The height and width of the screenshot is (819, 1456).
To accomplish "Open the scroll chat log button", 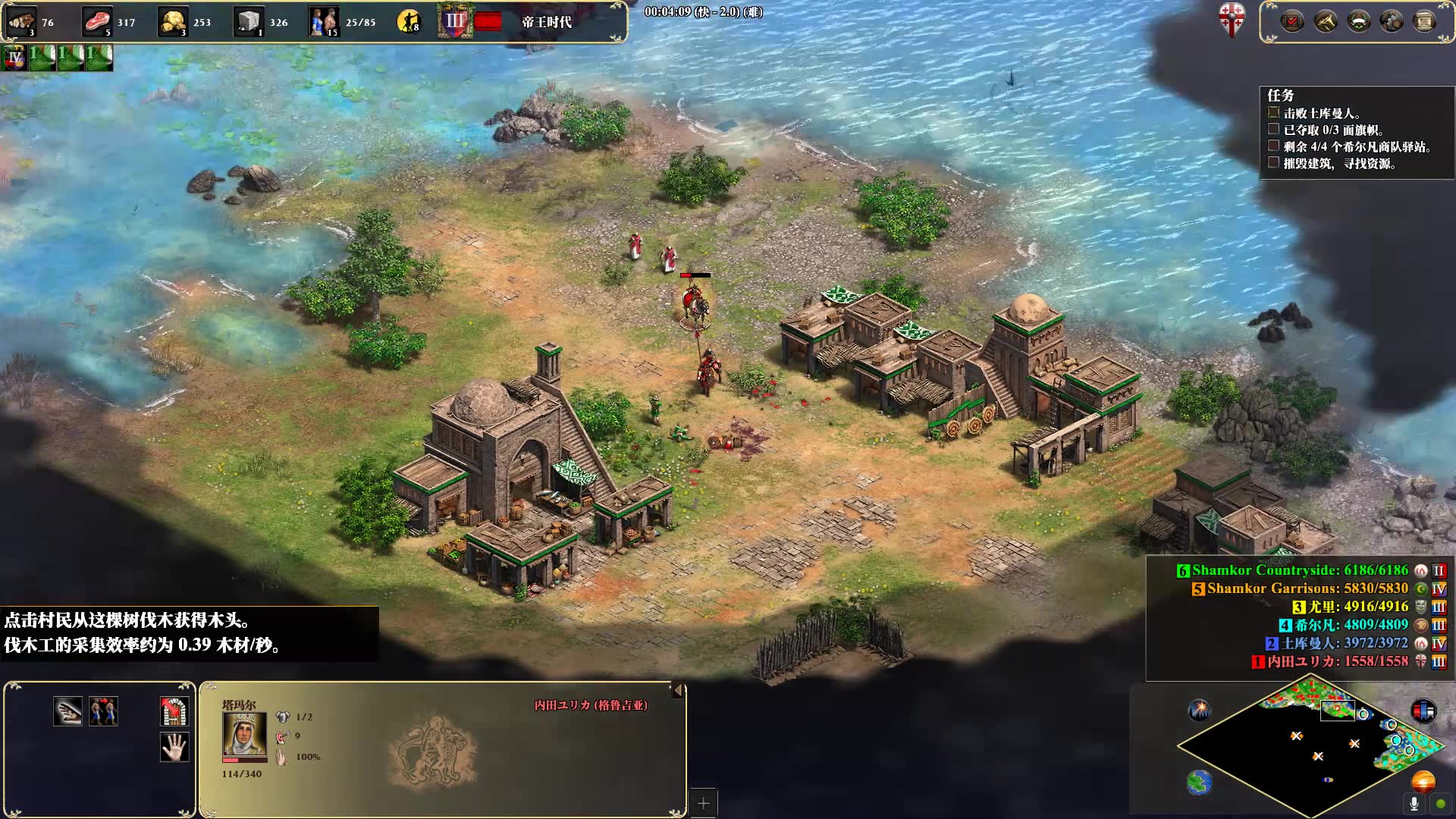I will pyautogui.click(x=1424, y=21).
